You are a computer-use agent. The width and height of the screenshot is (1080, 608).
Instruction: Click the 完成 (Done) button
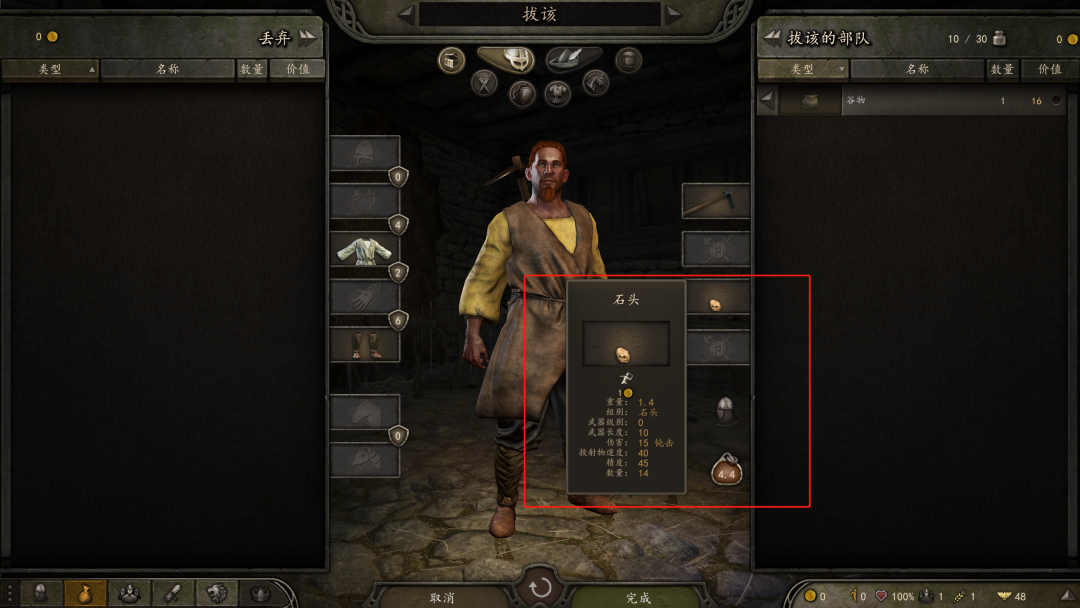[638, 597]
